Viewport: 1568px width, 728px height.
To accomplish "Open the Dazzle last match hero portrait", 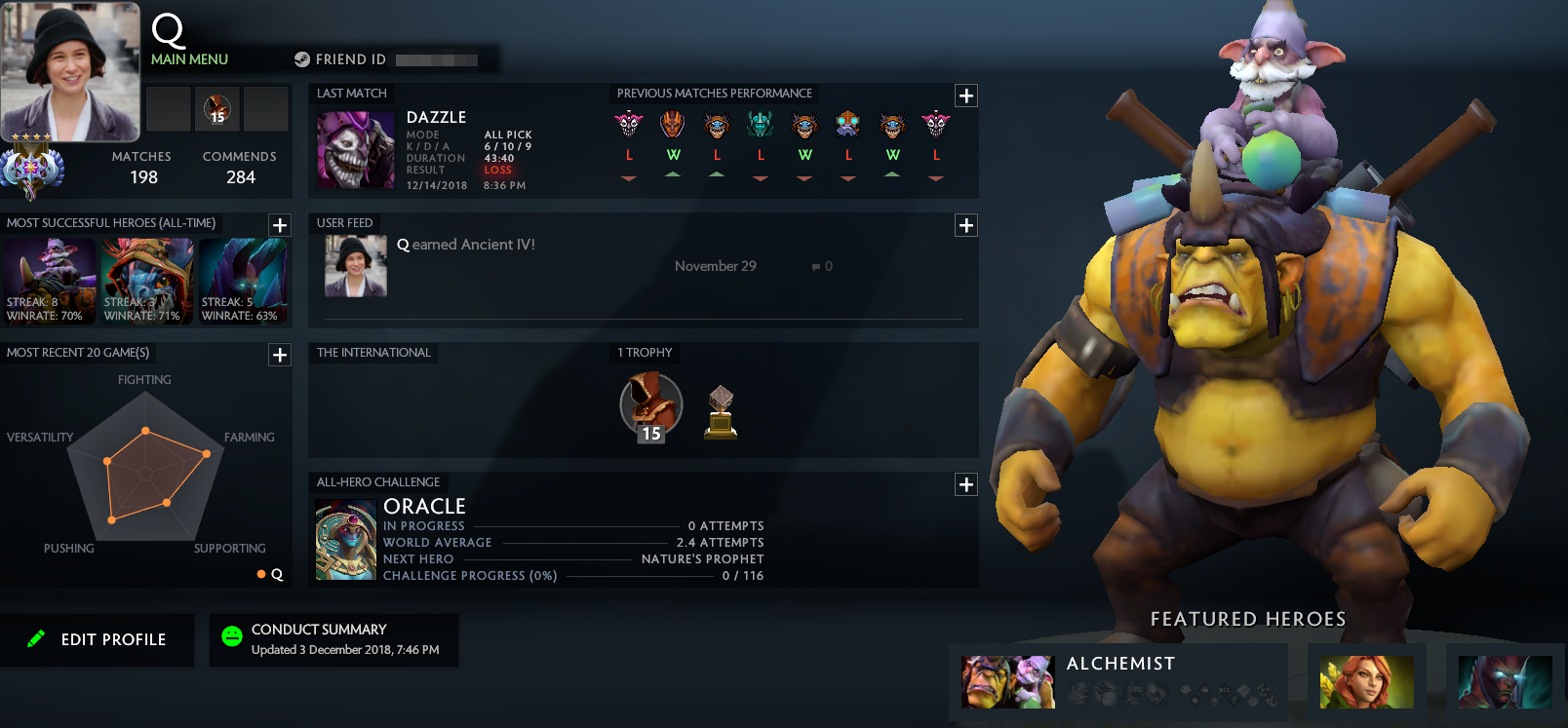I will pos(355,150).
